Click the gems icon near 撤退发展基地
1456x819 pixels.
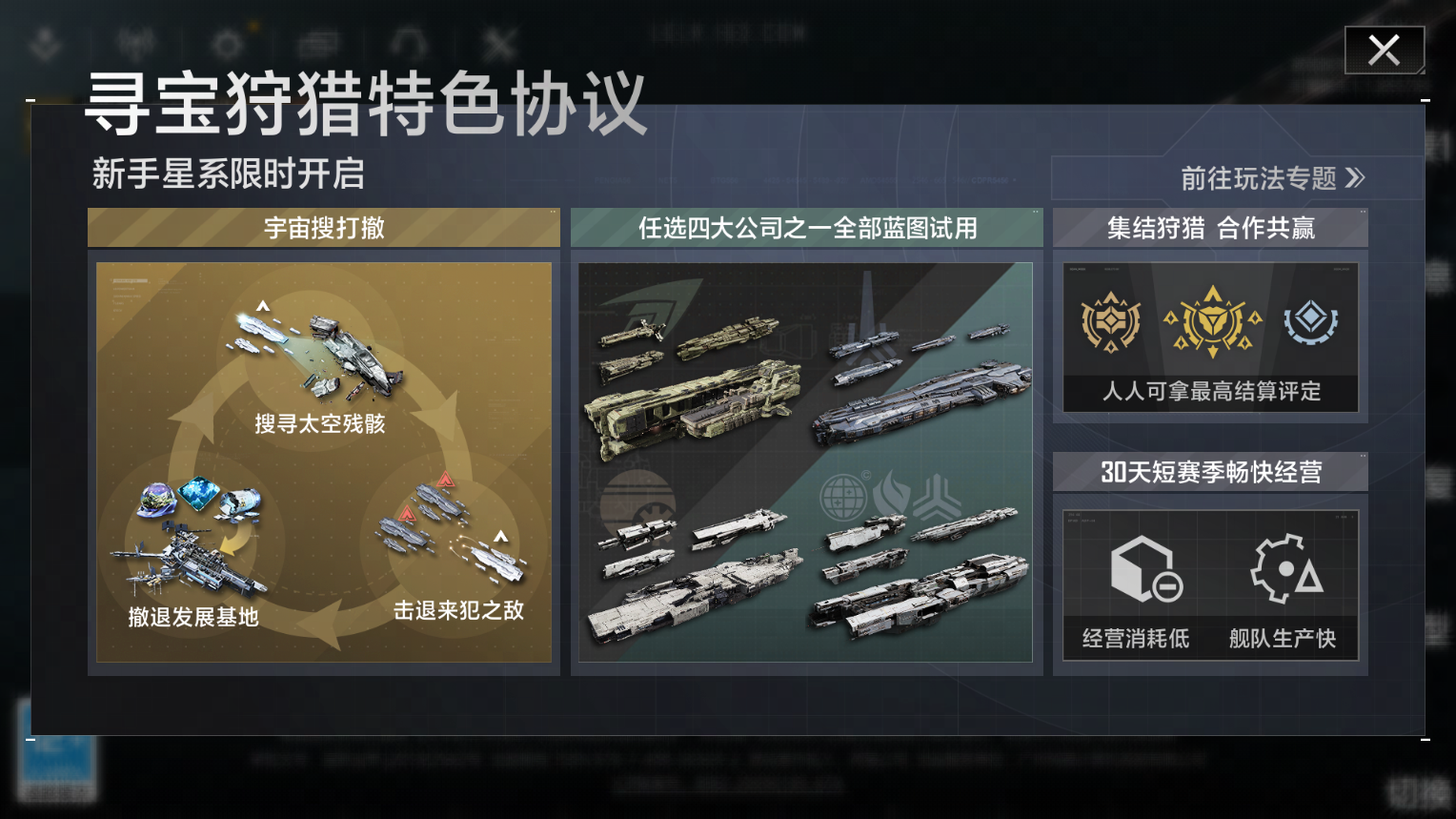(x=200, y=496)
